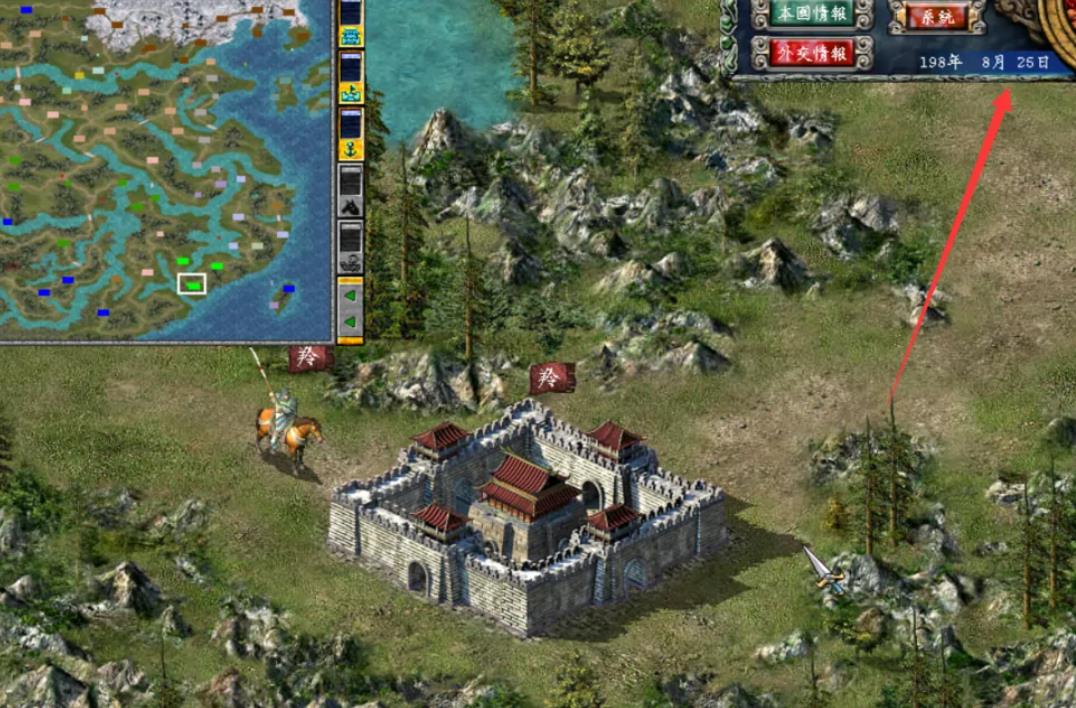Click the strategic minimap of China
The image size is (1076, 708).
coord(165,170)
